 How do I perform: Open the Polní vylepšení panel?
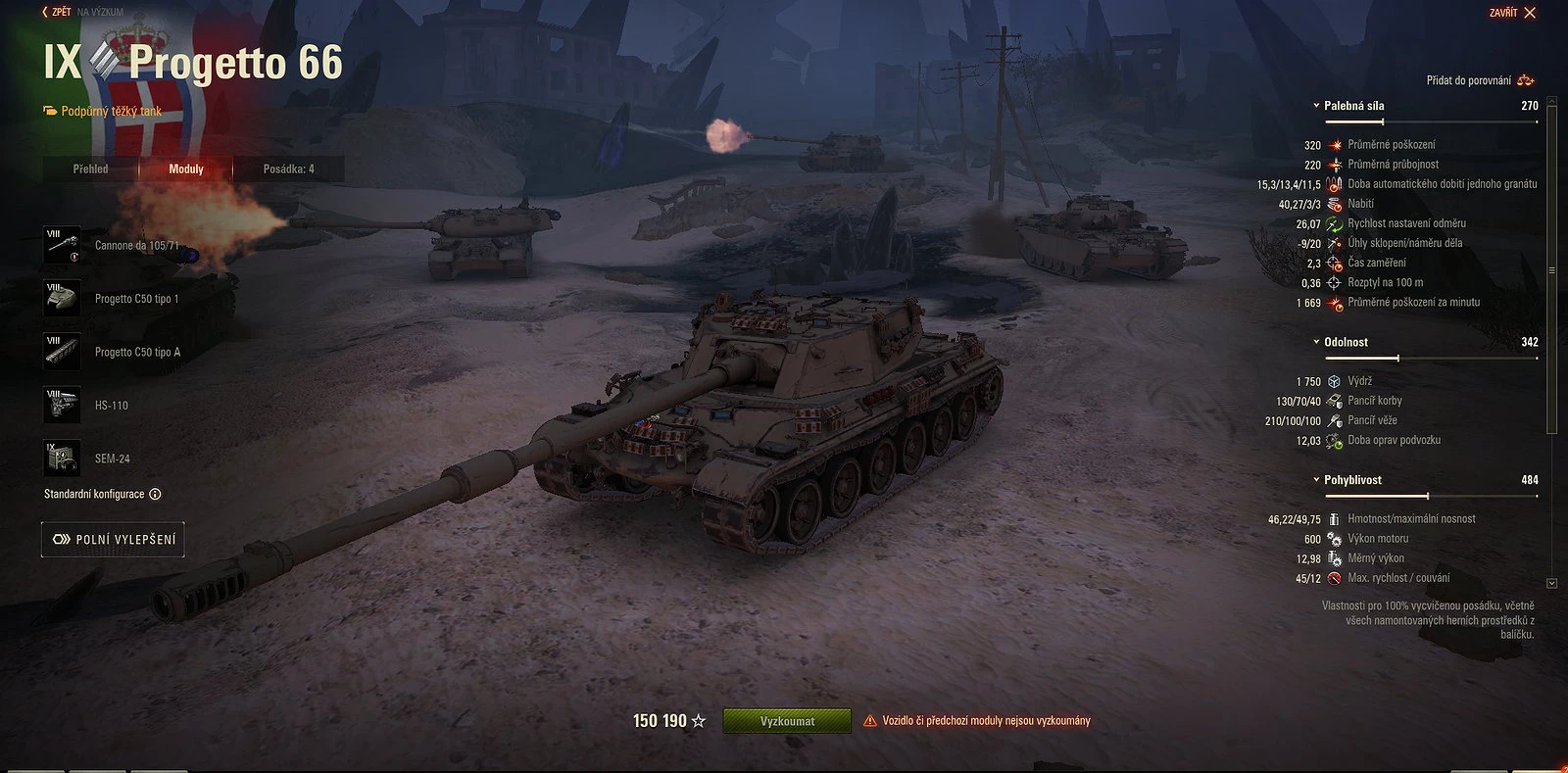click(x=112, y=539)
